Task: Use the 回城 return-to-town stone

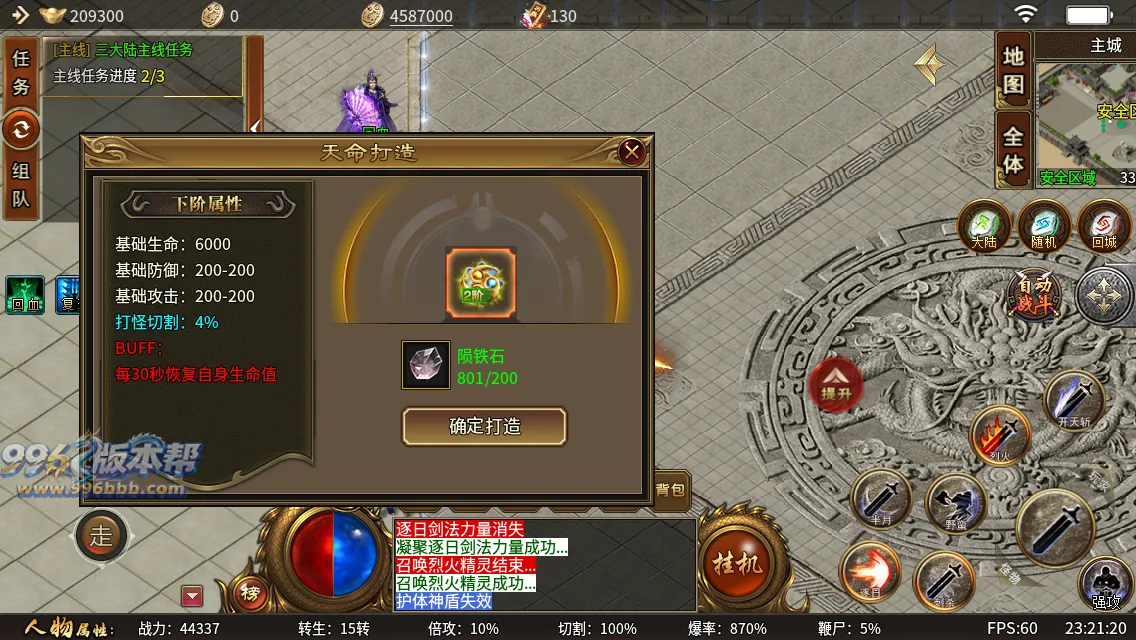Action: click(1104, 225)
